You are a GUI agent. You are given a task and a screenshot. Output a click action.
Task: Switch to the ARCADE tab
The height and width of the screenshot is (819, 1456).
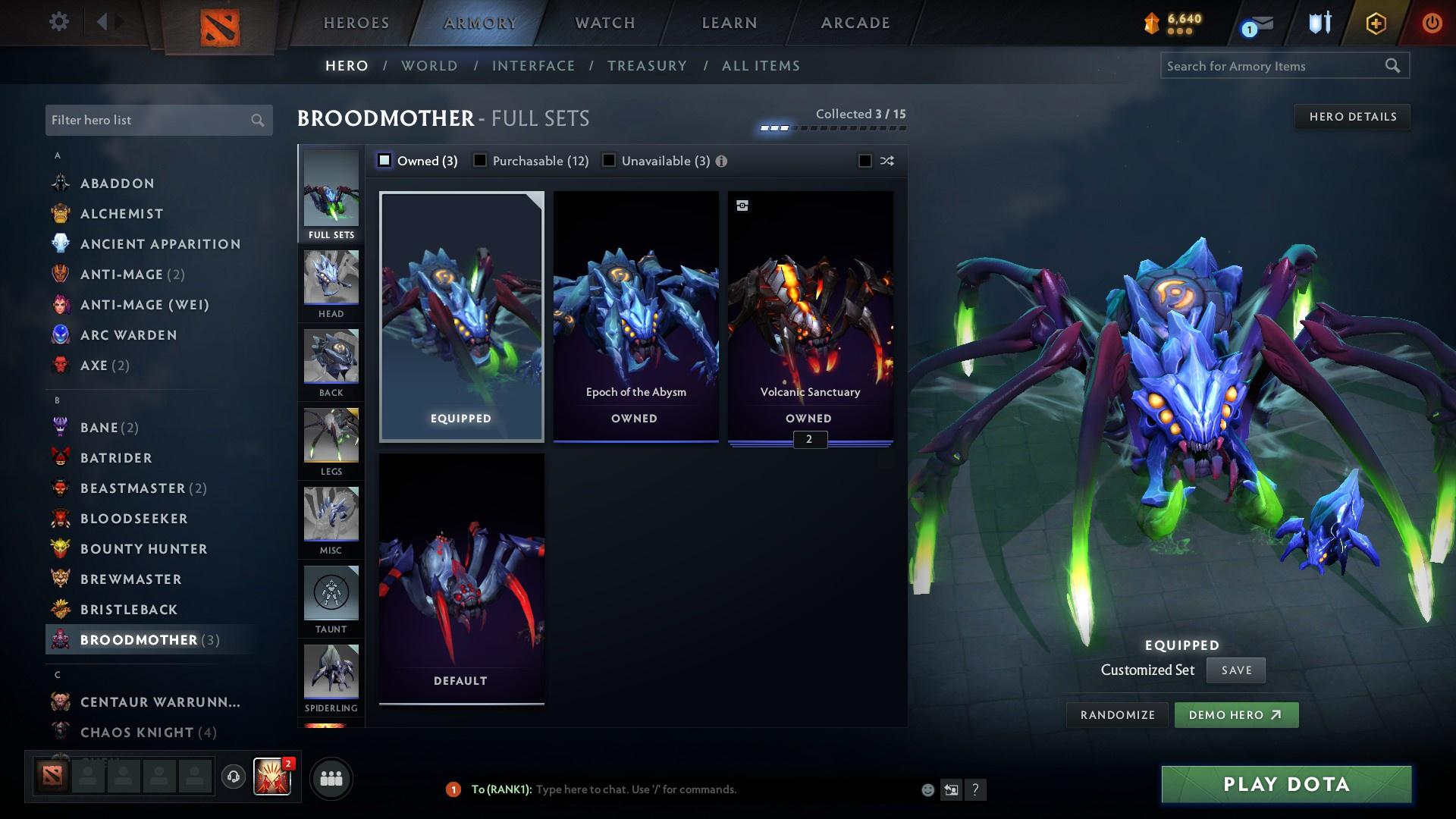(x=854, y=23)
